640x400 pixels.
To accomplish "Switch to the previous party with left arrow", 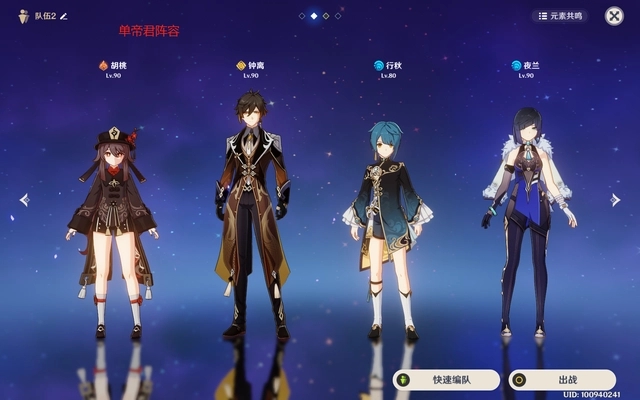I will tap(24, 200).
